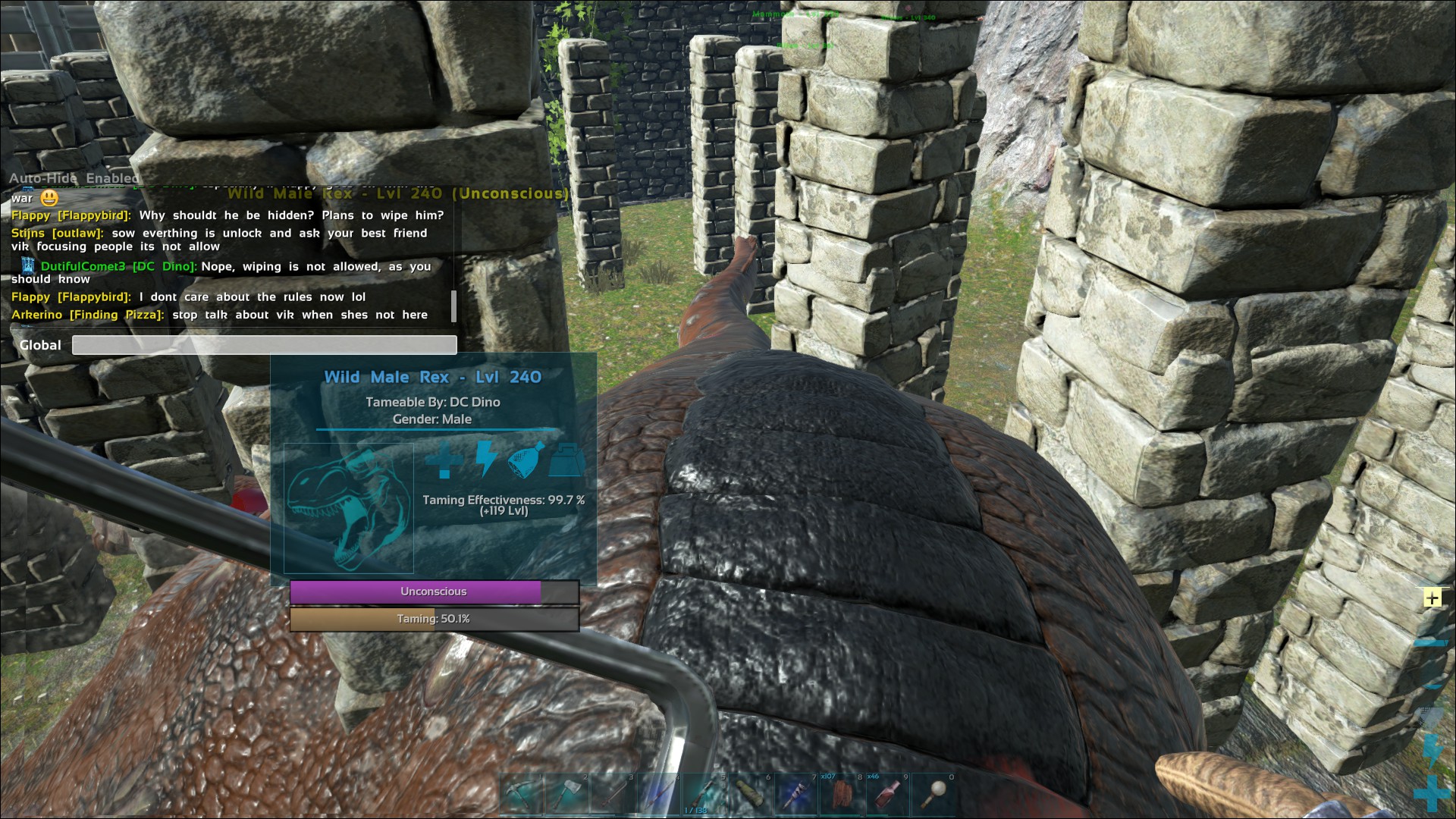This screenshot has width=1456, height=819.
Task: Equip the spear in hotbar slot 4
Action: 657,795
